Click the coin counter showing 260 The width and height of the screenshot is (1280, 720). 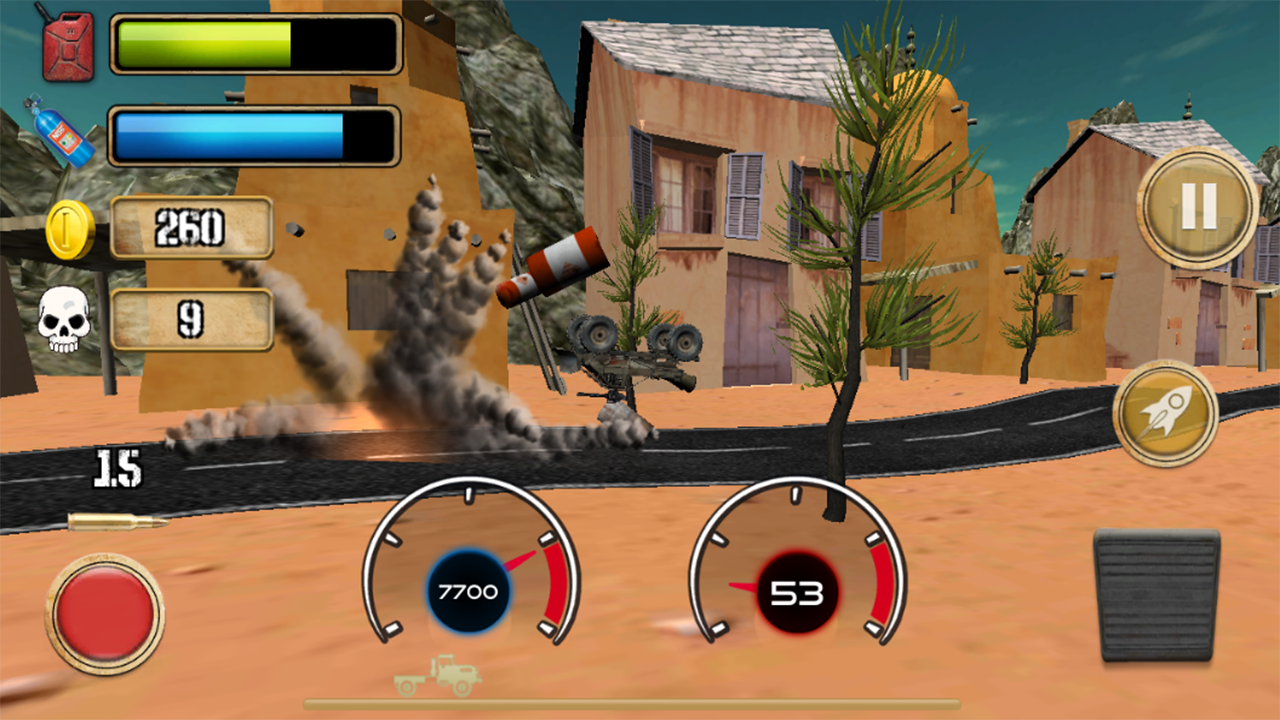click(x=192, y=226)
